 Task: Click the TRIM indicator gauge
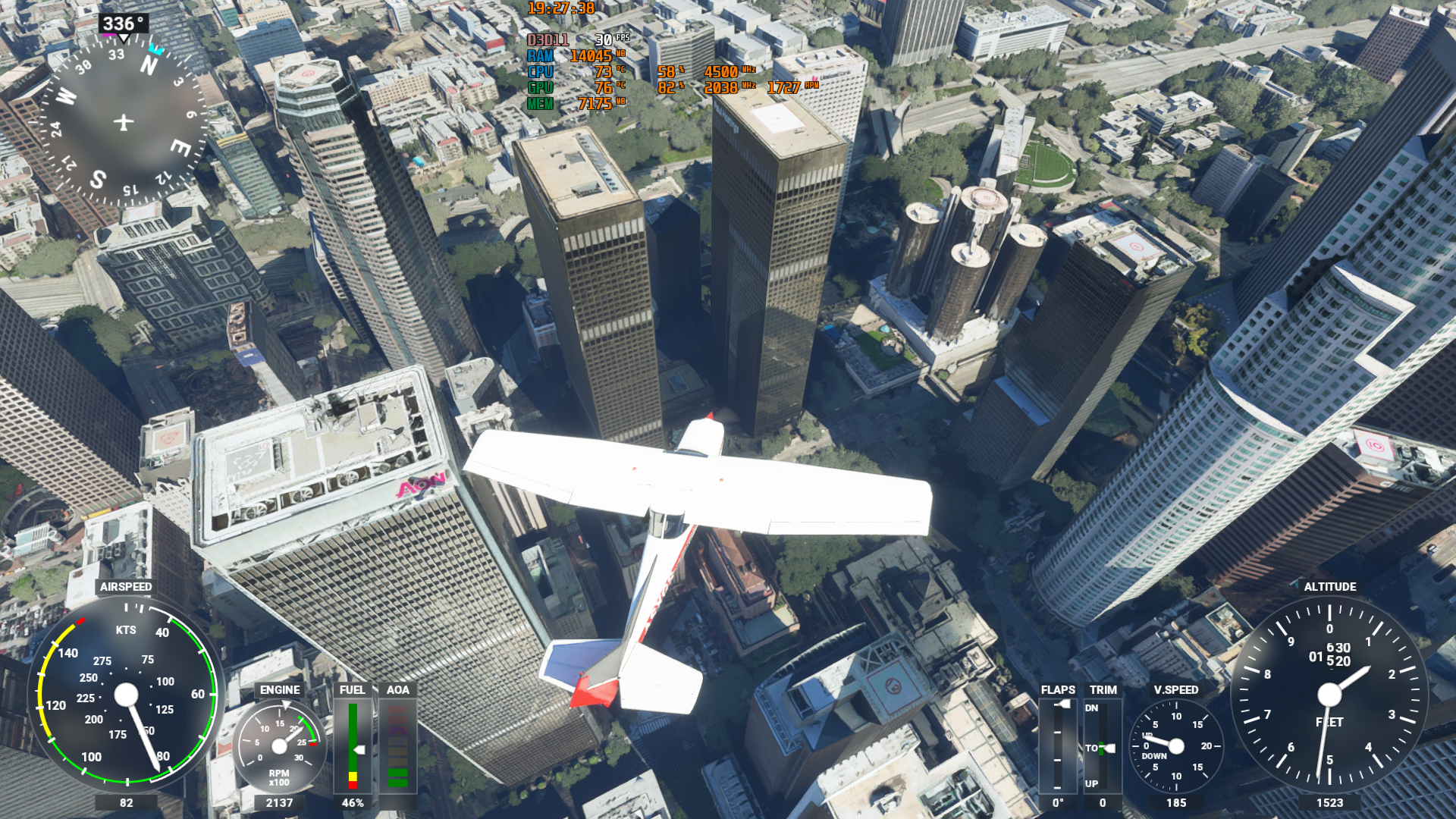(1103, 746)
